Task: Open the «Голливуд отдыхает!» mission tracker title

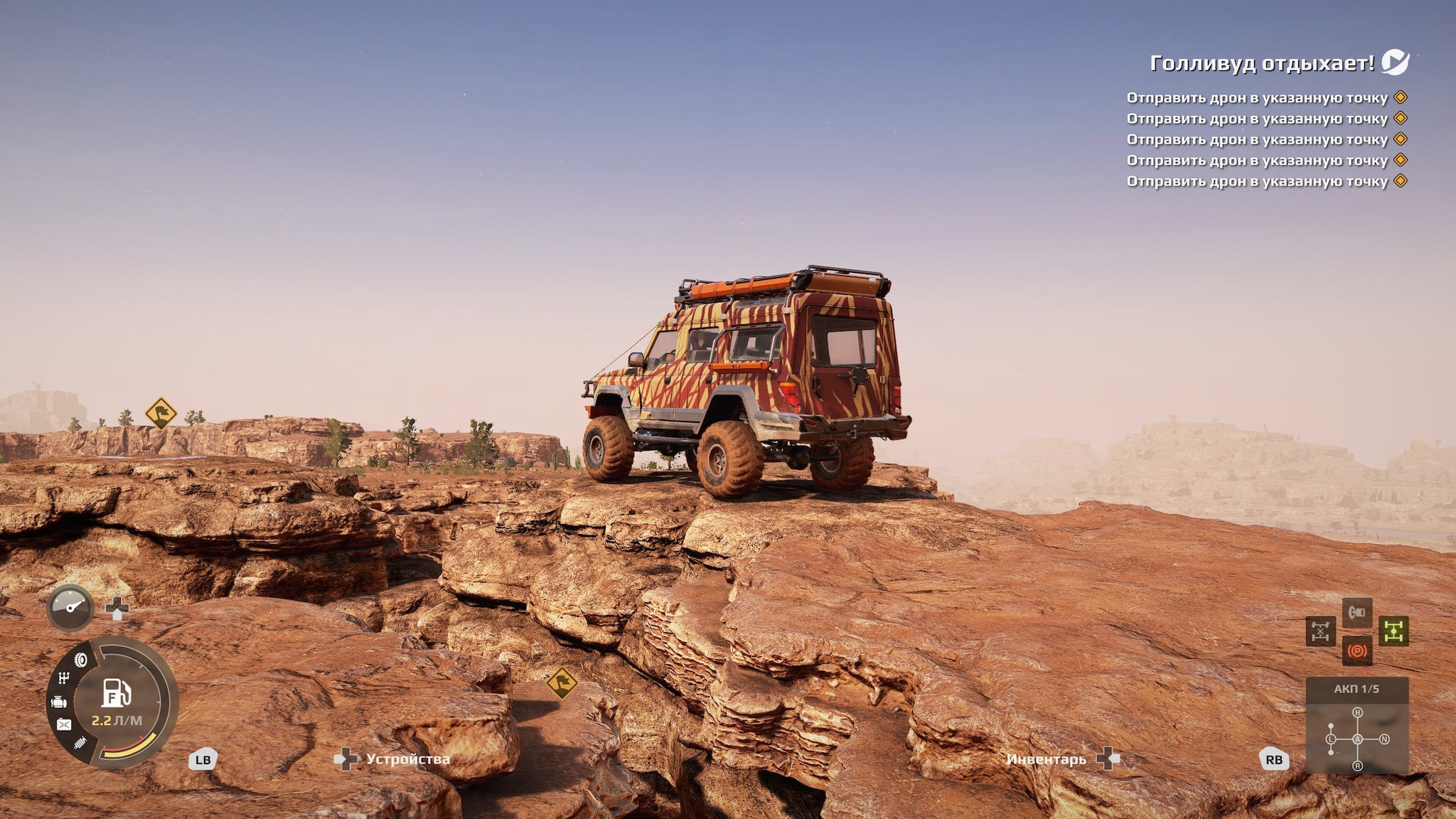Action: point(1262,63)
